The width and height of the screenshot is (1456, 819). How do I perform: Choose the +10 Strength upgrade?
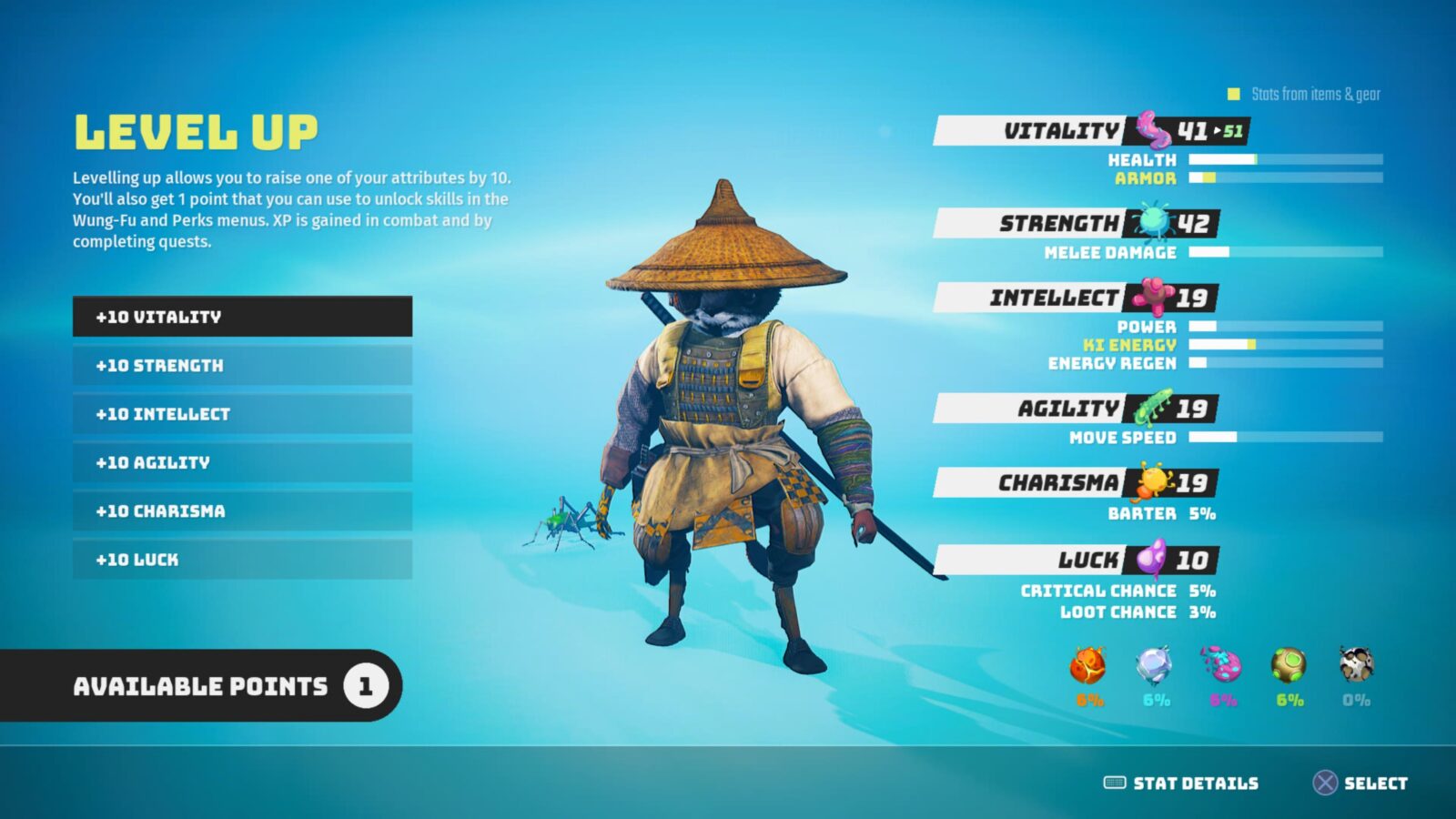pos(241,365)
